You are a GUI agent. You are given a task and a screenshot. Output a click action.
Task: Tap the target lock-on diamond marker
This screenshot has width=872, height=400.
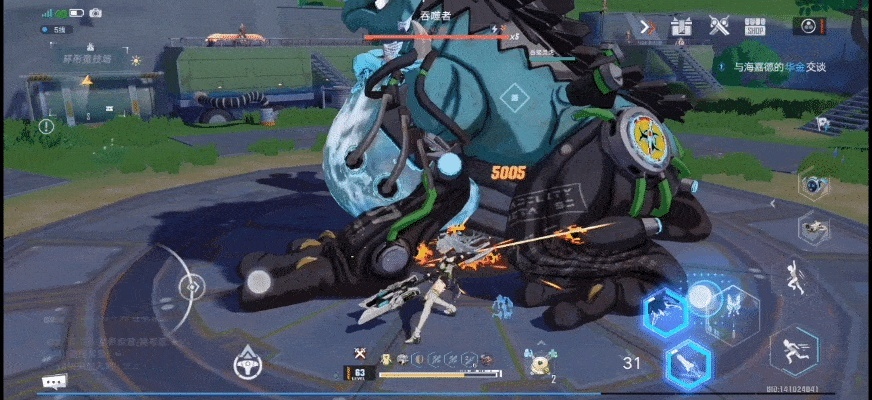513,97
